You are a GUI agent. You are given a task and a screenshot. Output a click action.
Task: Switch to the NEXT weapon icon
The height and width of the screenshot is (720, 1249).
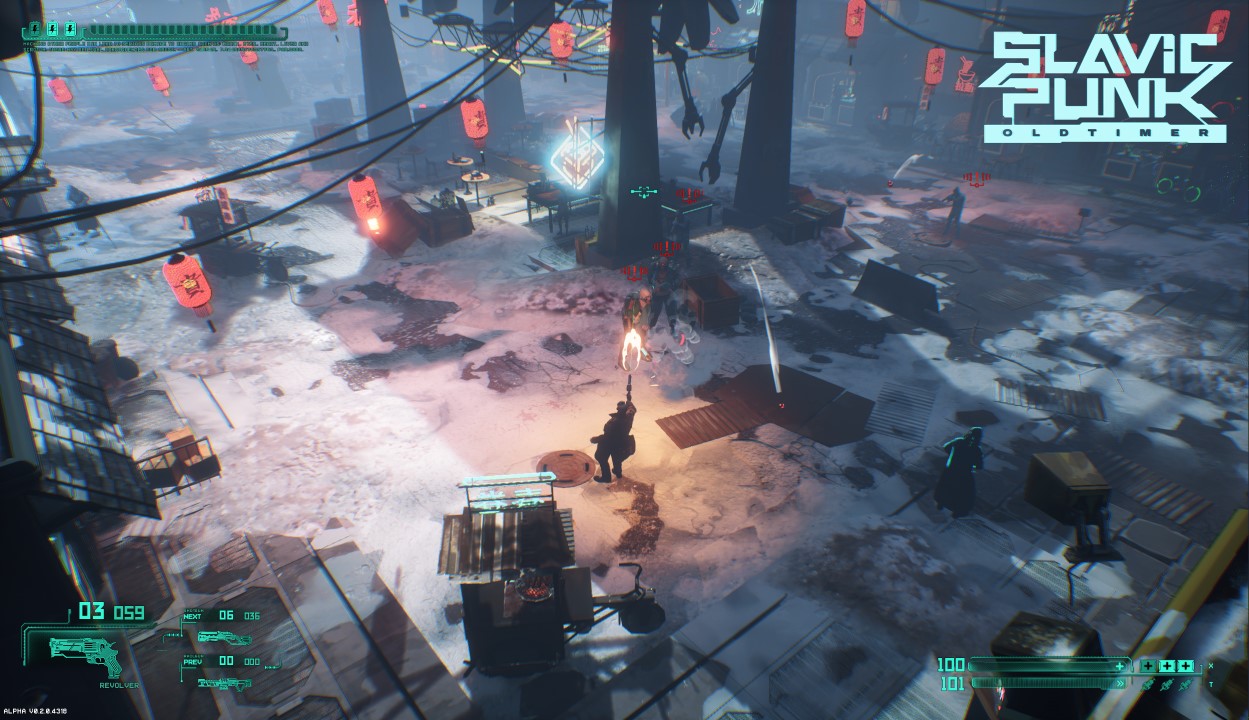(x=224, y=637)
